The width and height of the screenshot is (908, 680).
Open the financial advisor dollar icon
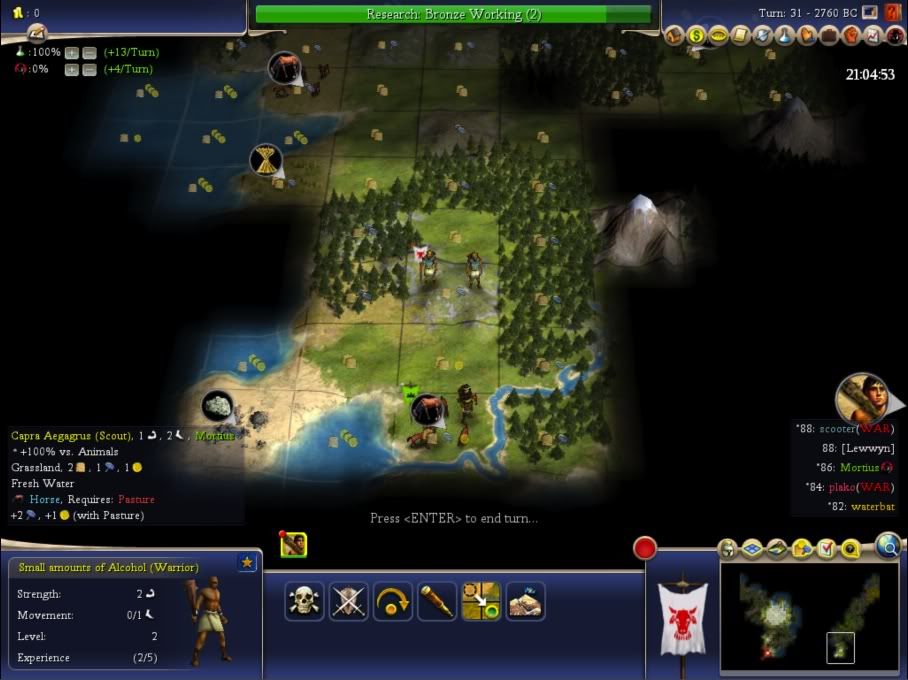click(696, 36)
